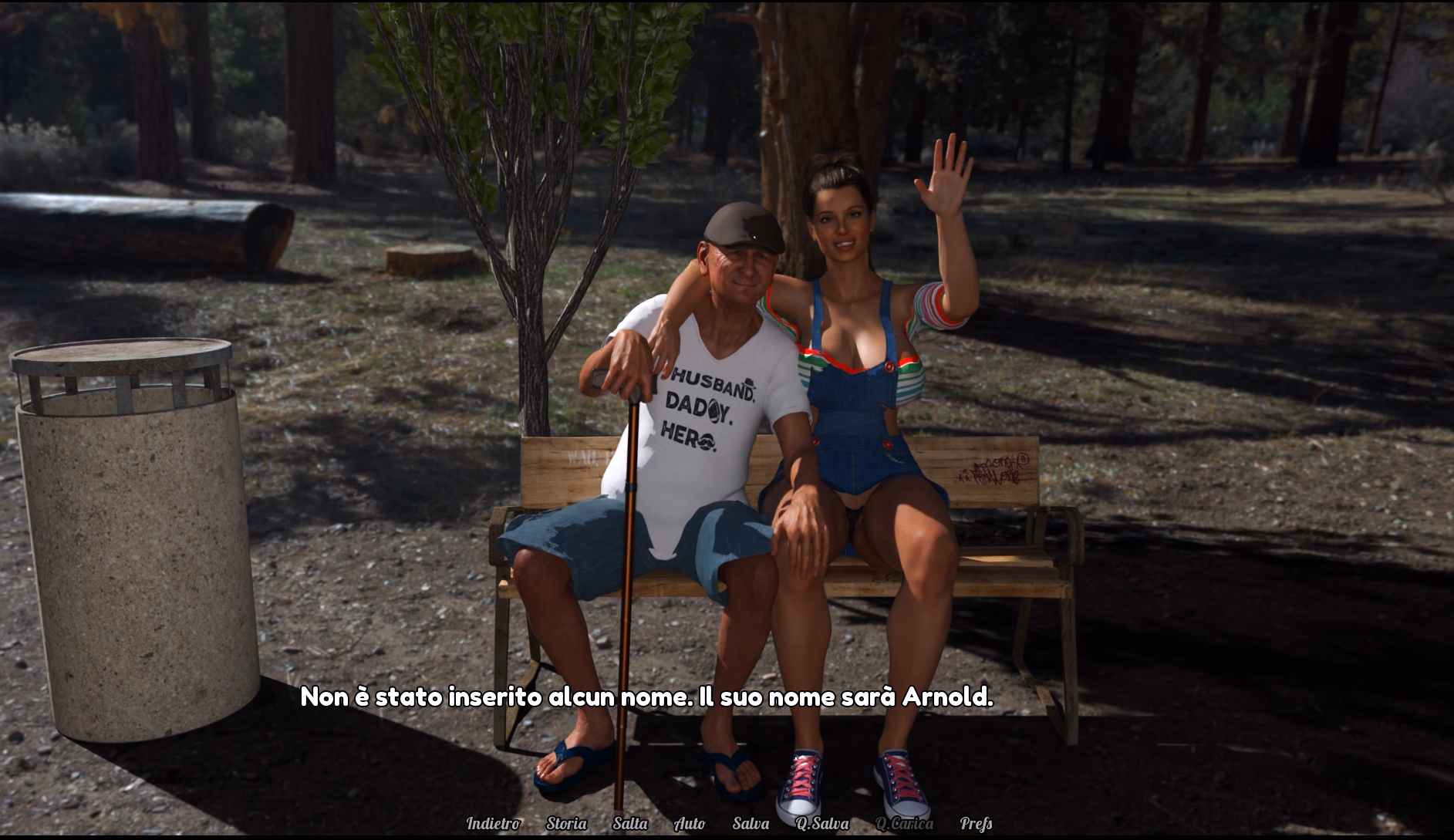Quick save with Q.Salva
The height and width of the screenshot is (840, 1454).
pos(822,824)
